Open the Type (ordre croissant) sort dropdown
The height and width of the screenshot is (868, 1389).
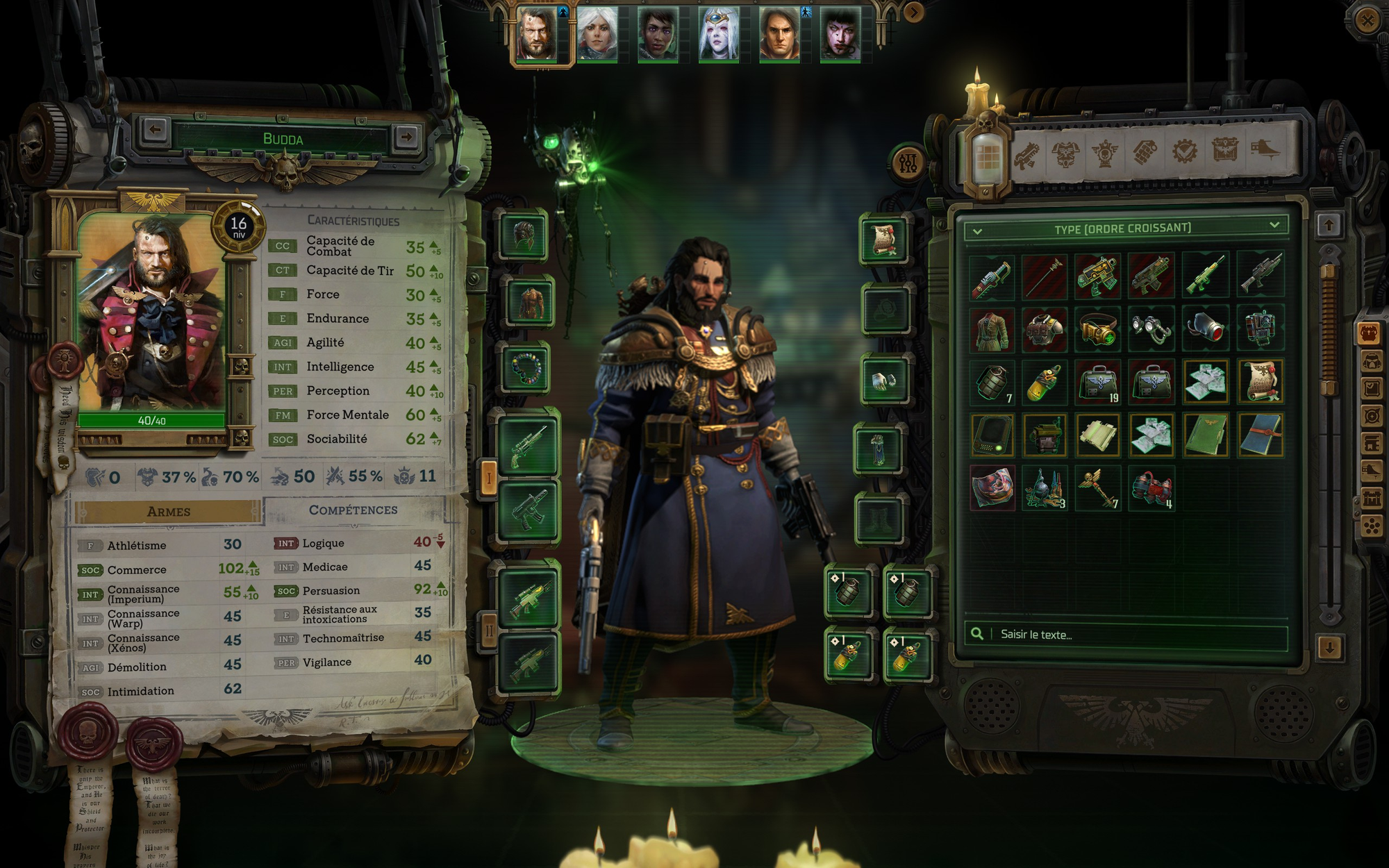pos(1124,228)
